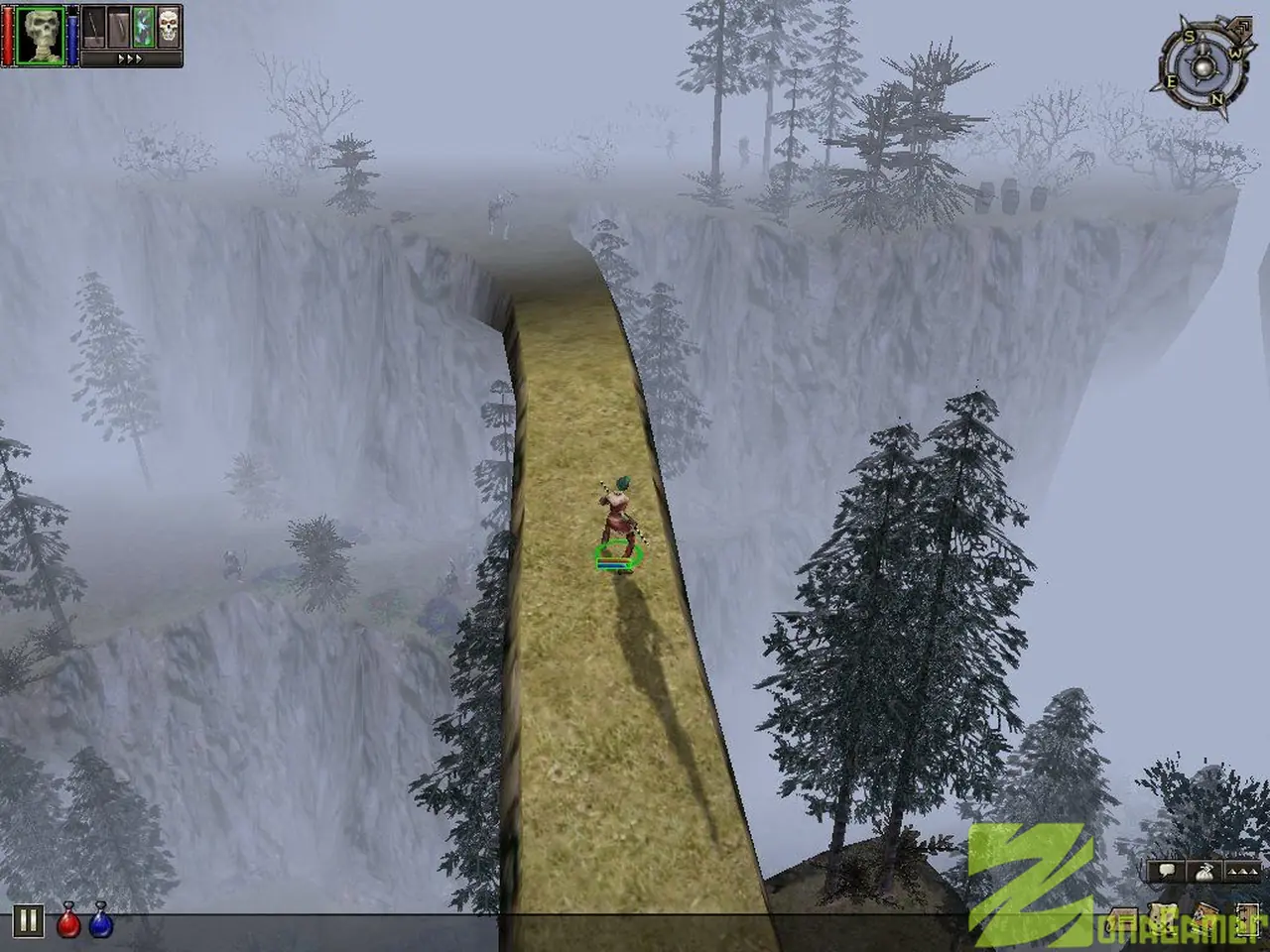
Task: Select the skull spell slot
Action: (x=169, y=27)
